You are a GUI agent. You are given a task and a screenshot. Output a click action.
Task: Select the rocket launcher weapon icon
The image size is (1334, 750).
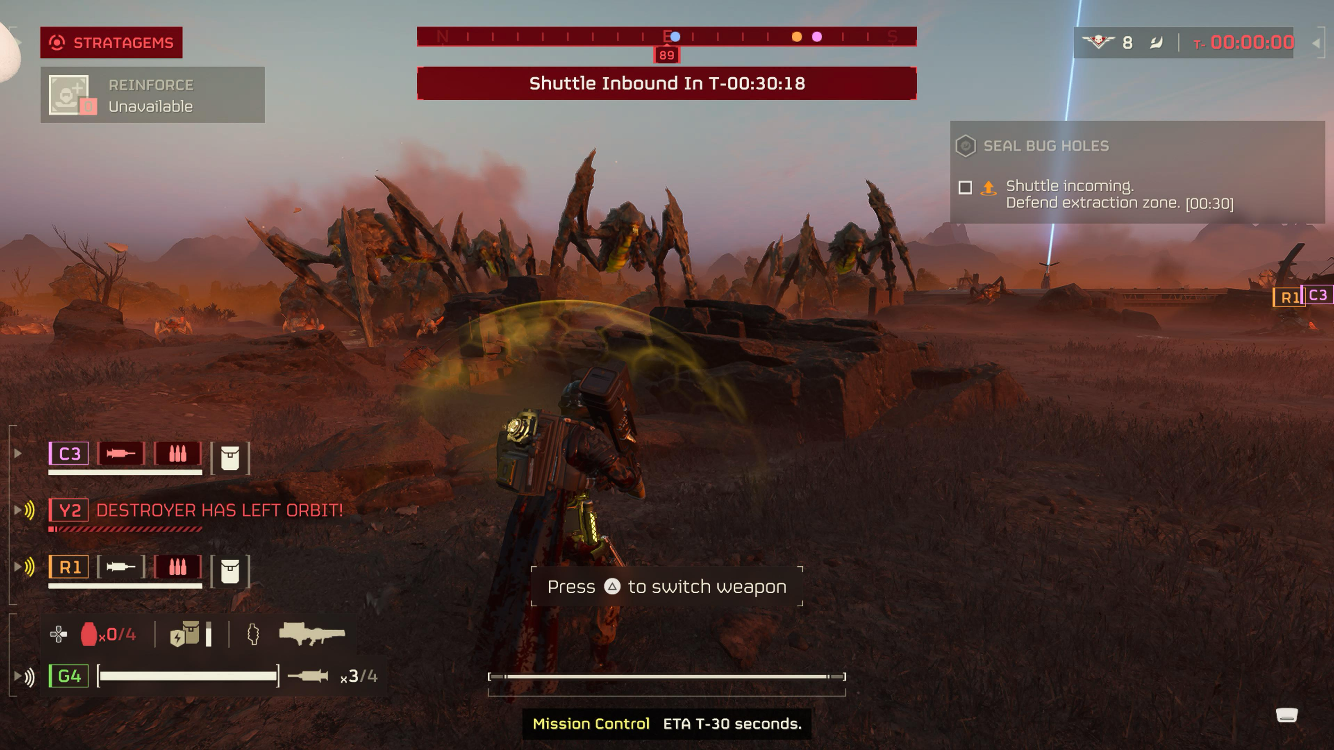click(x=311, y=633)
